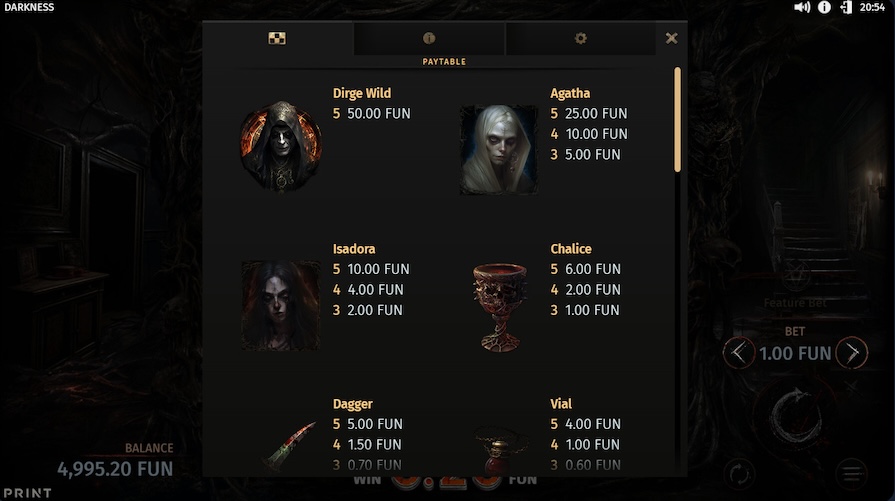Decrease the bet with left arrow

point(738,353)
